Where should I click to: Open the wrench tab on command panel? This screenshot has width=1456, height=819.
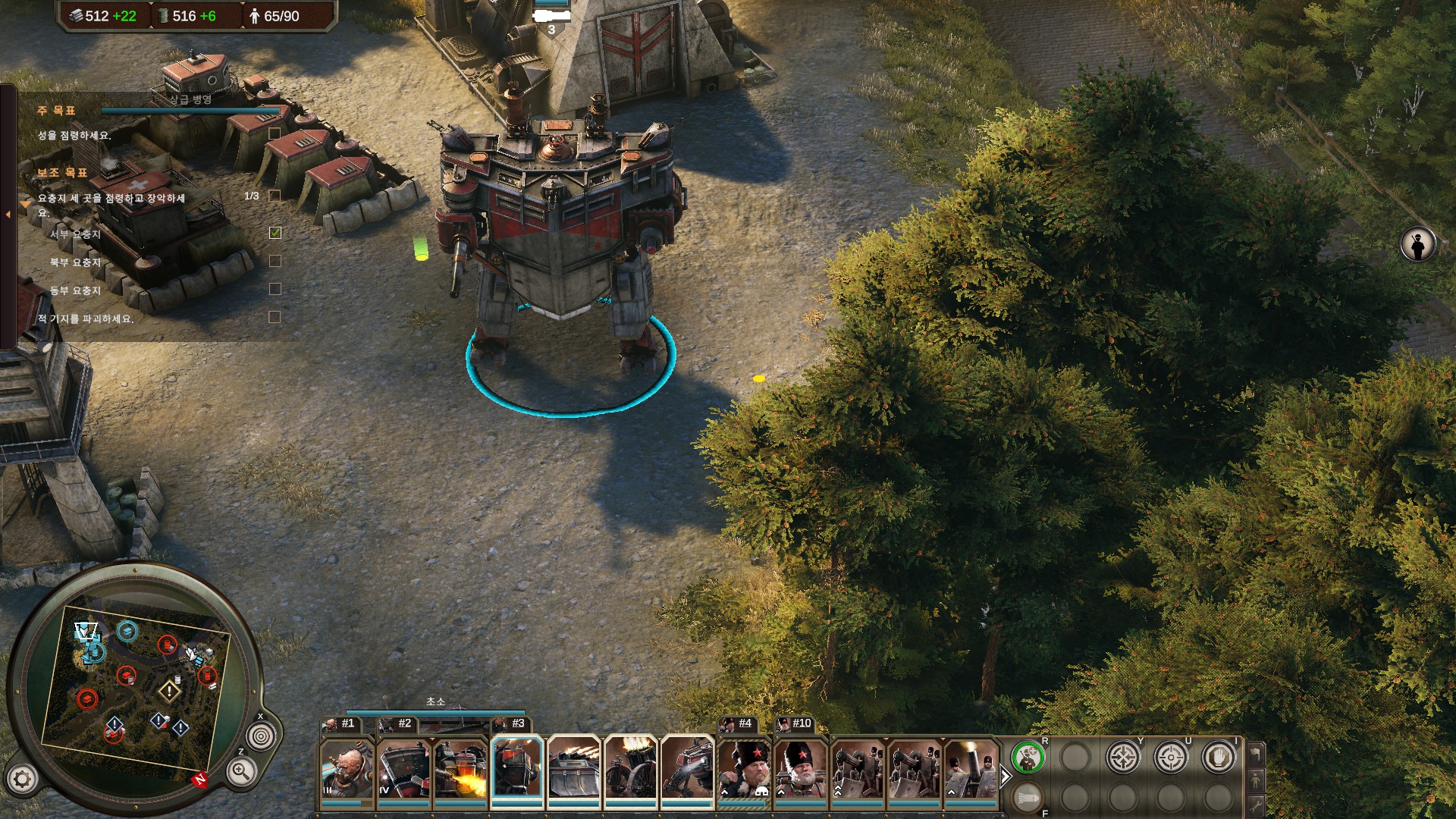pyautogui.click(x=1256, y=805)
